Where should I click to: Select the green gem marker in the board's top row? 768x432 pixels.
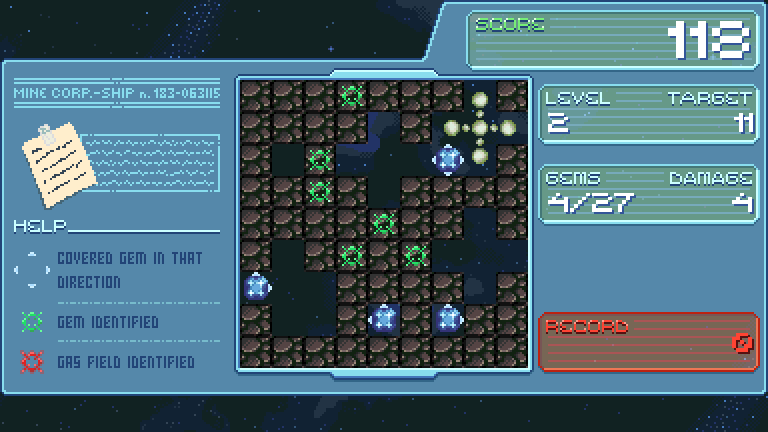[x=351, y=96]
